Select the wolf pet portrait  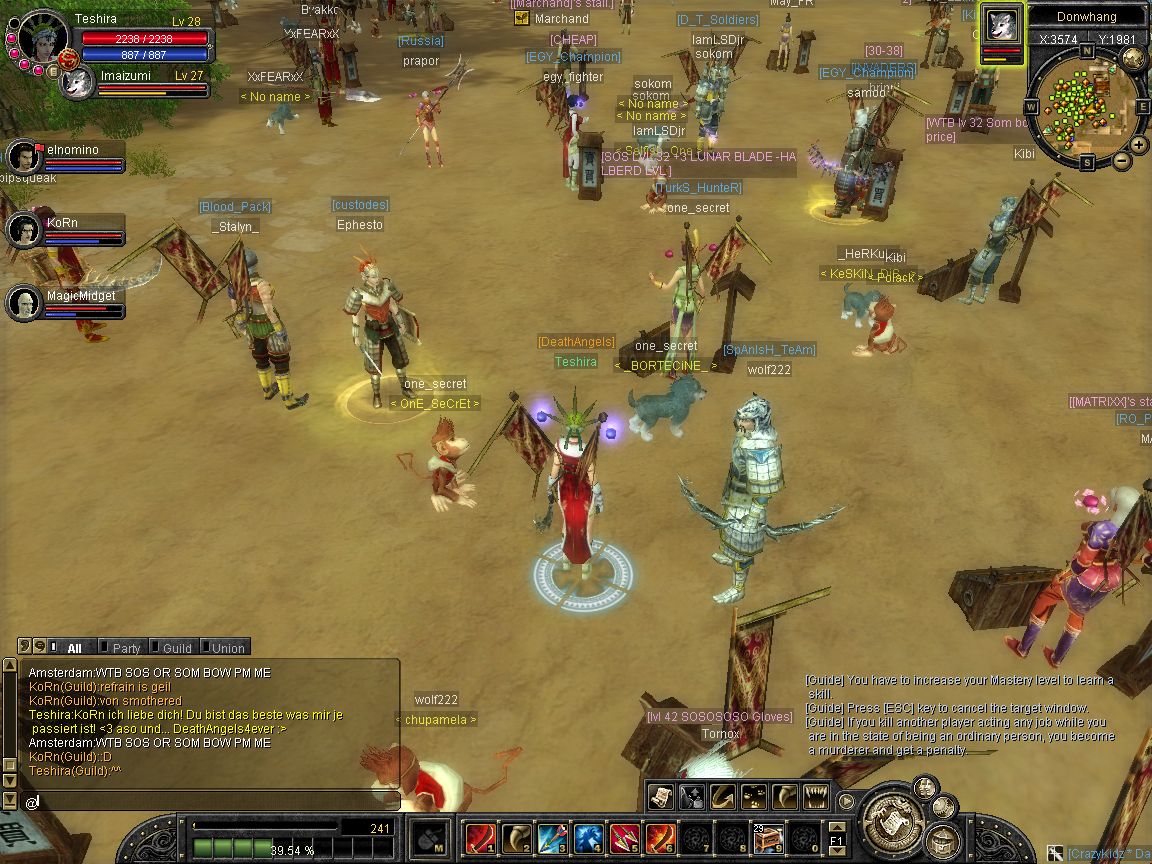point(1001,24)
